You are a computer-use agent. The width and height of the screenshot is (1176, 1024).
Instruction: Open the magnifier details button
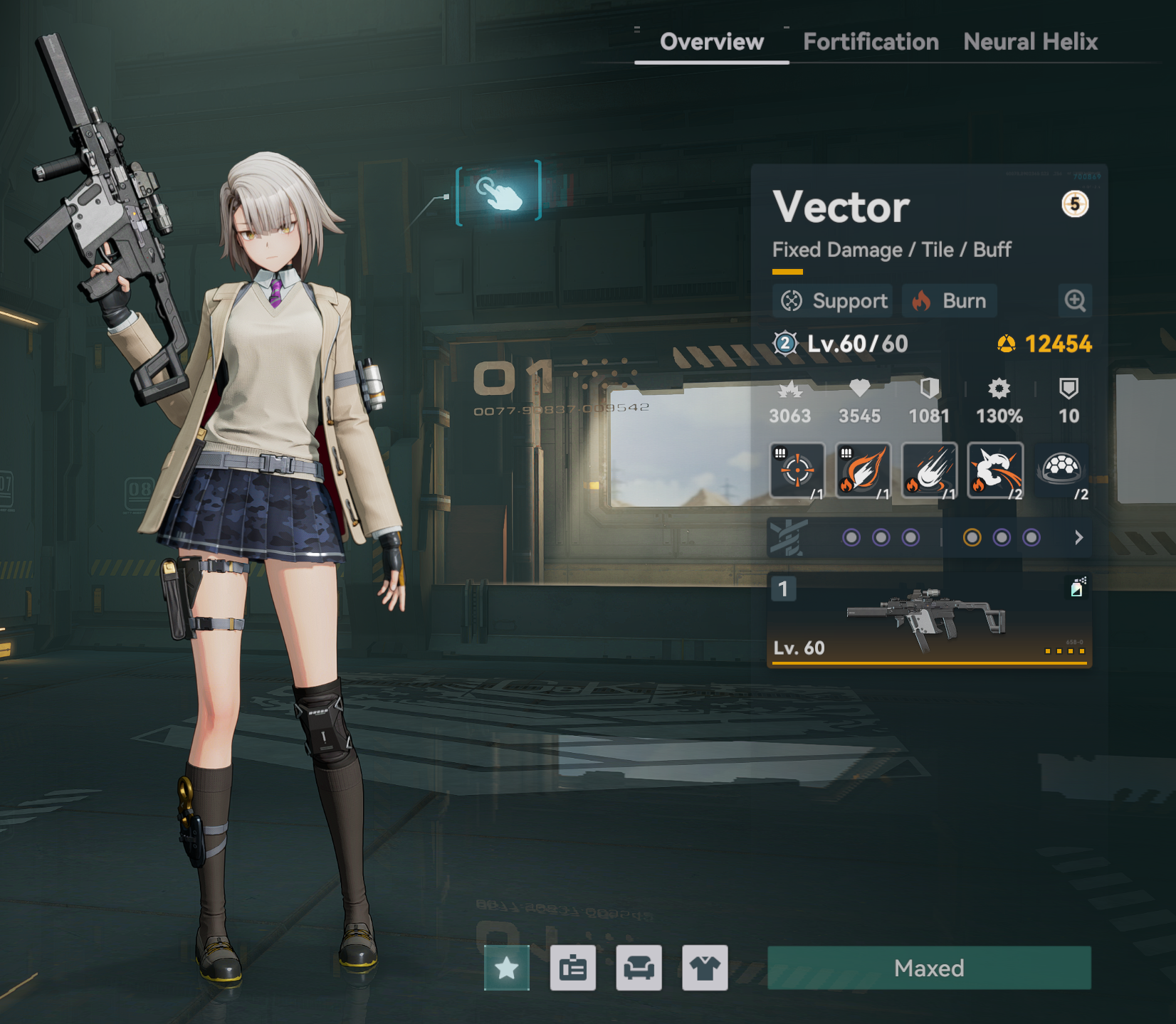point(1075,301)
